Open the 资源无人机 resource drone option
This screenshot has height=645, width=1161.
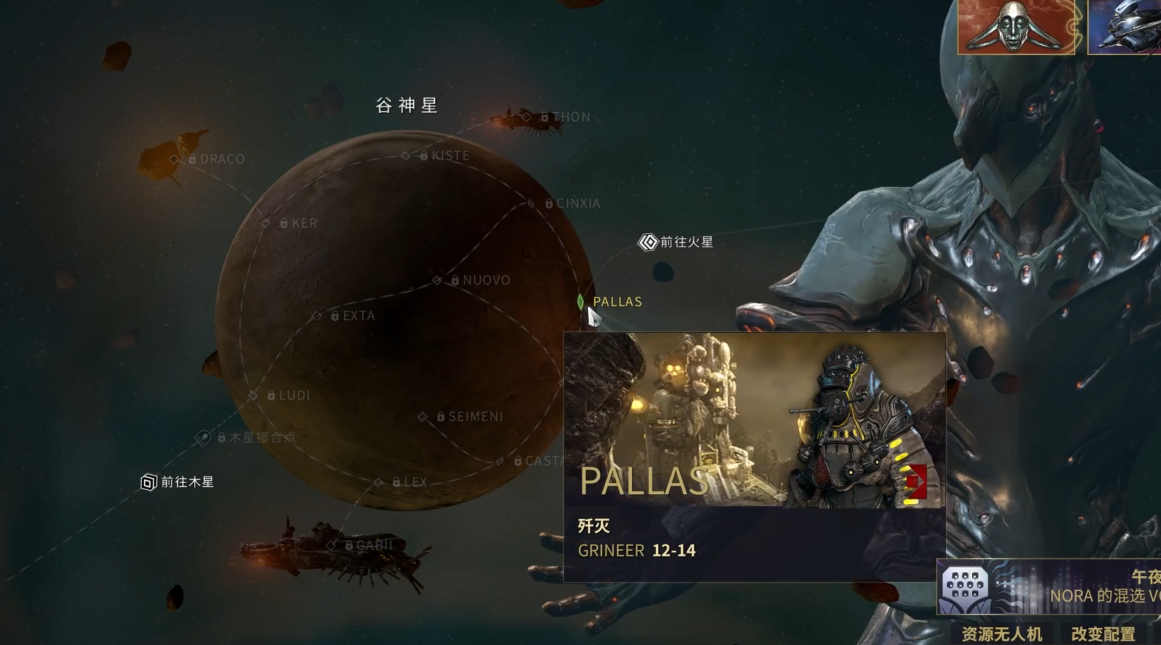1001,634
